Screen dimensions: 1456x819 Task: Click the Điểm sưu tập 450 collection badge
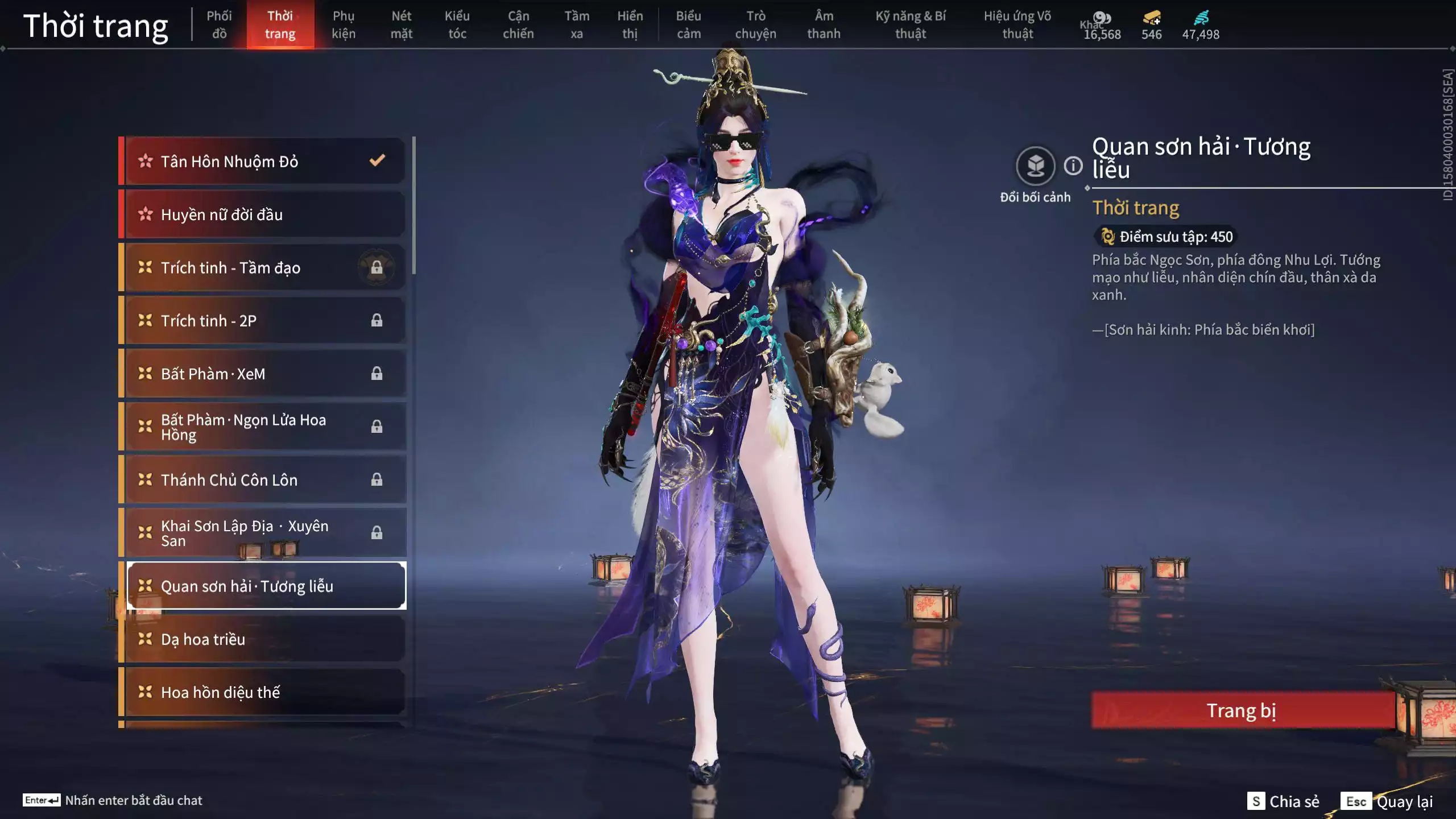coord(1165,237)
